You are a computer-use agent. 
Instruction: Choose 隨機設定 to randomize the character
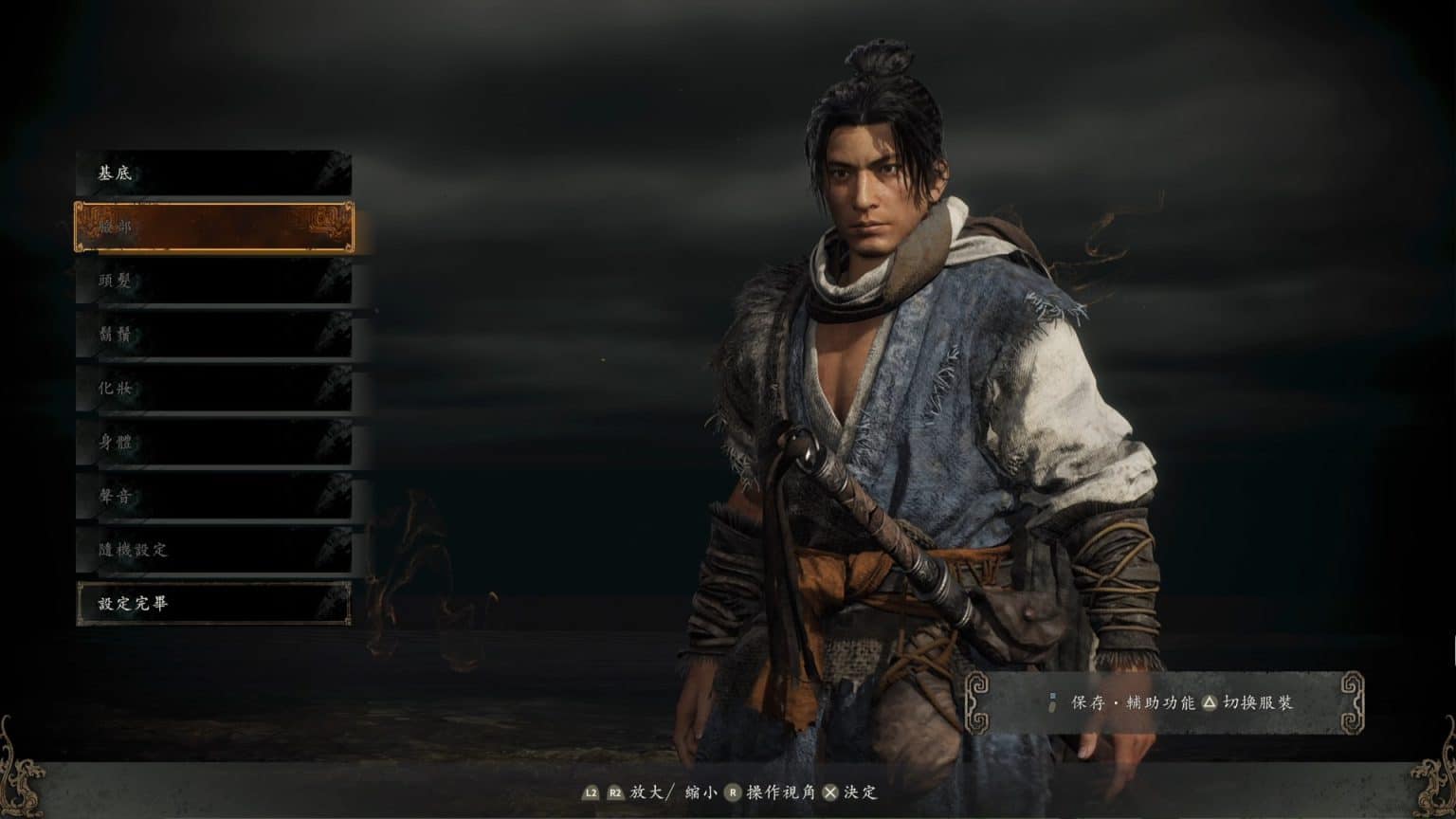pyautogui.click(x=213, y=550)
